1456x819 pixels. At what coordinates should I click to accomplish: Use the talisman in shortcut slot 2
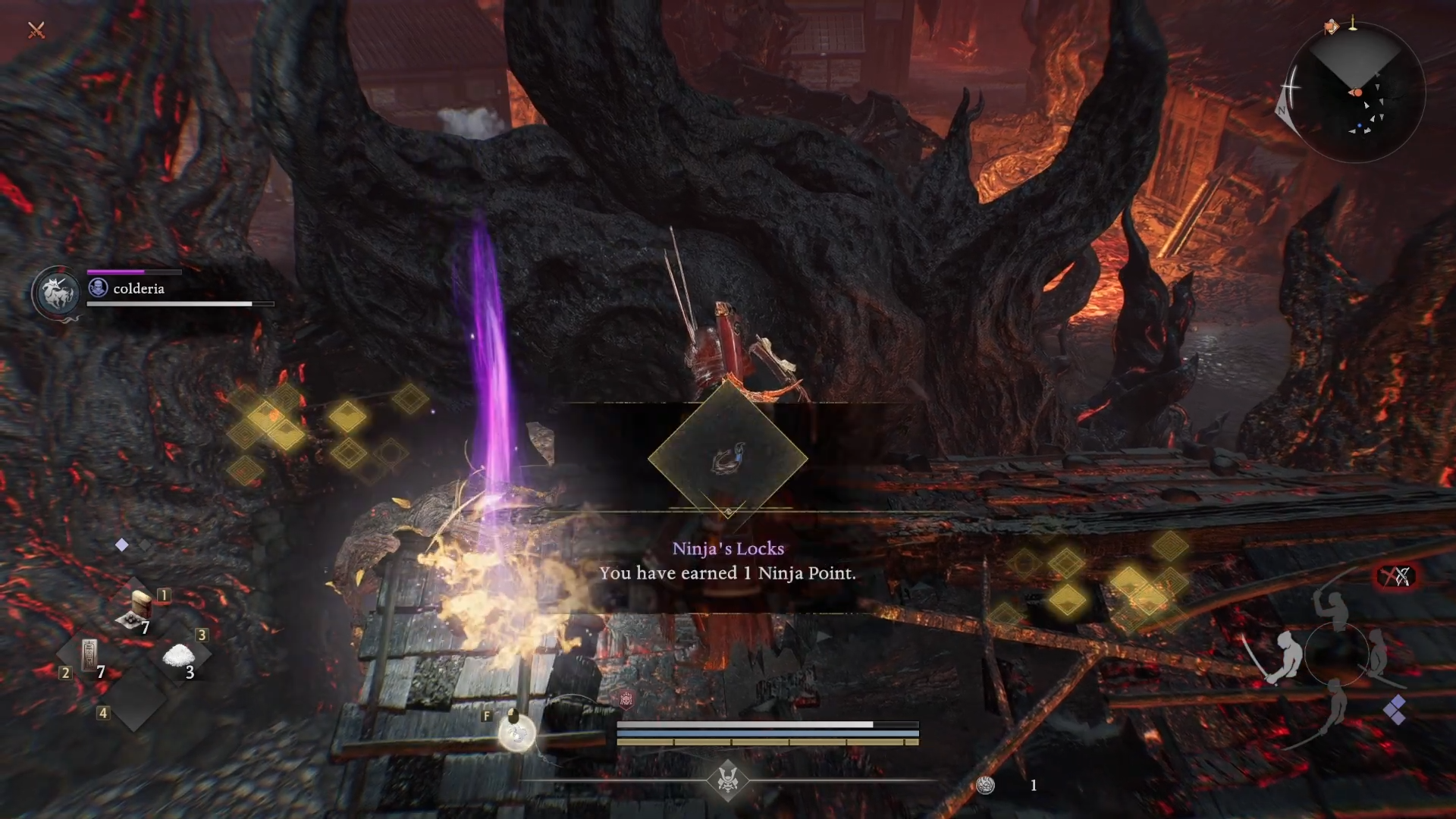point(89,656)
